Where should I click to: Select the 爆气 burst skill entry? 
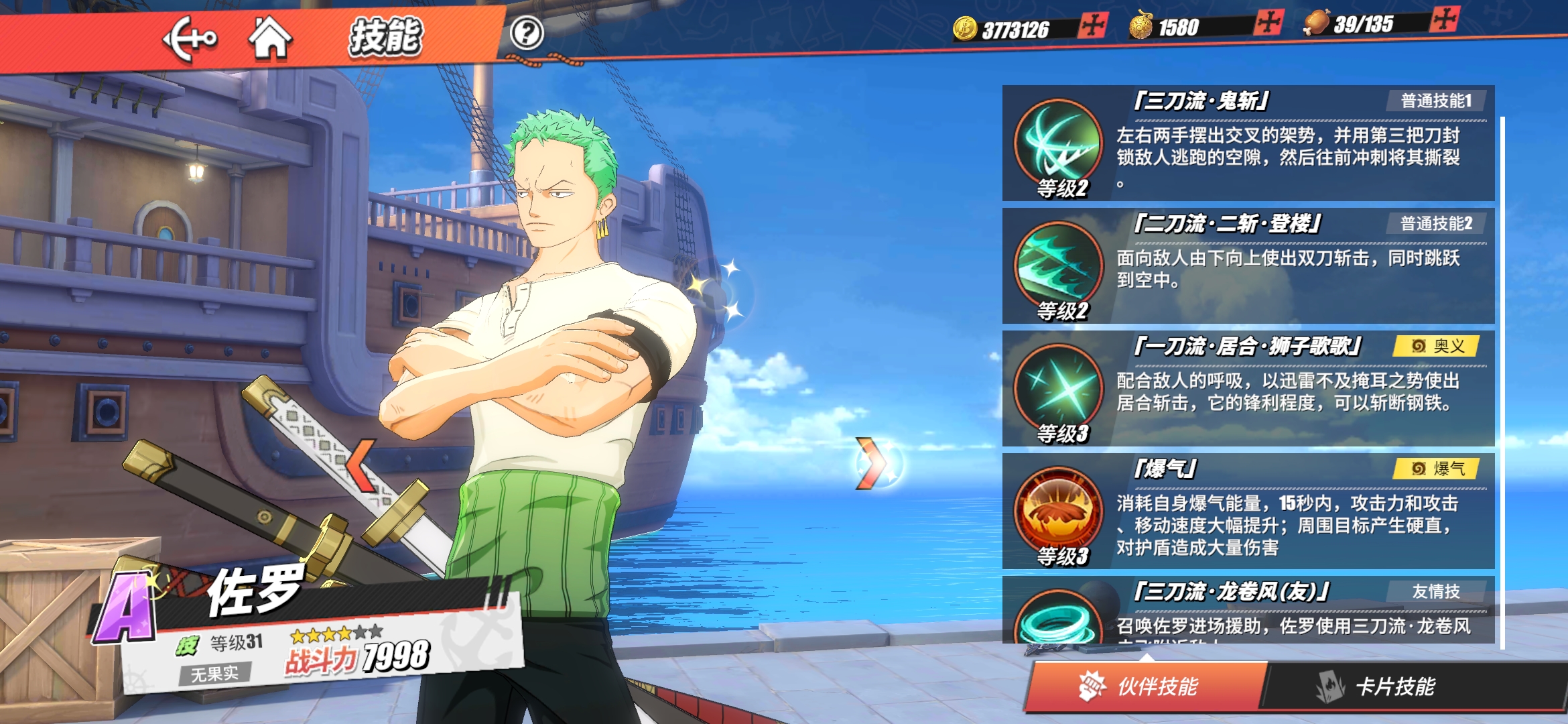tap(1248, 511)
